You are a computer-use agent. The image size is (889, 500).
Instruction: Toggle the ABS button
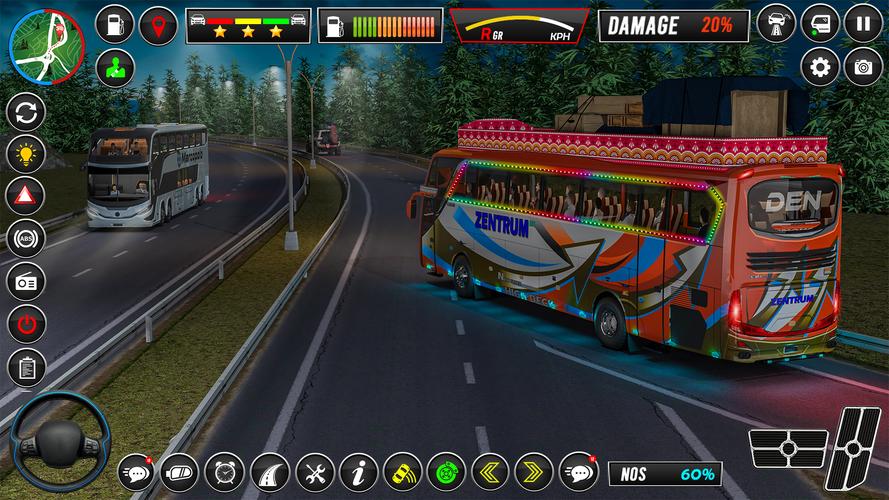pyautogui.click(x=26, y=239)
